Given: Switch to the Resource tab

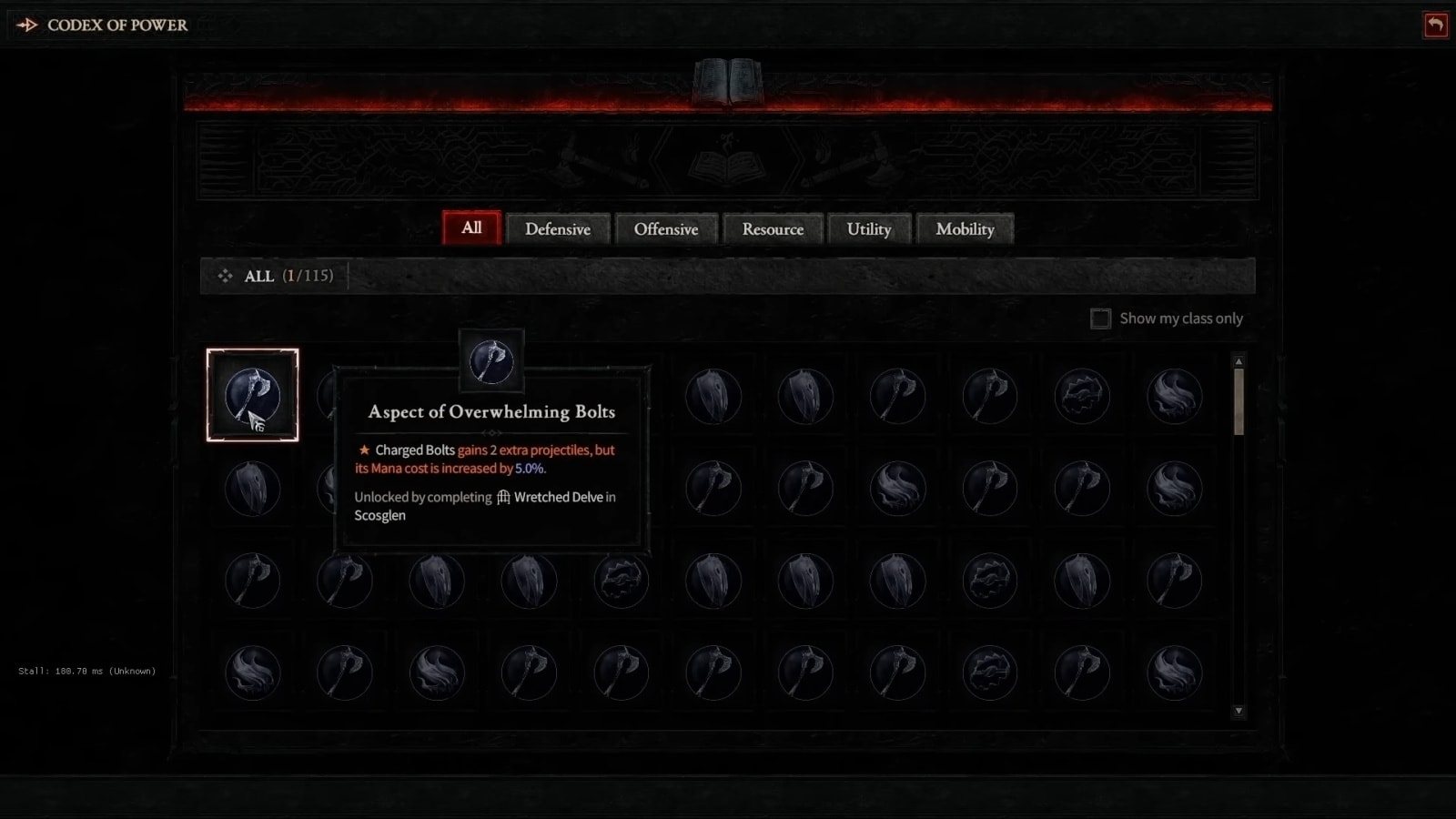Looking at the screenshot, I should point(773,229).
